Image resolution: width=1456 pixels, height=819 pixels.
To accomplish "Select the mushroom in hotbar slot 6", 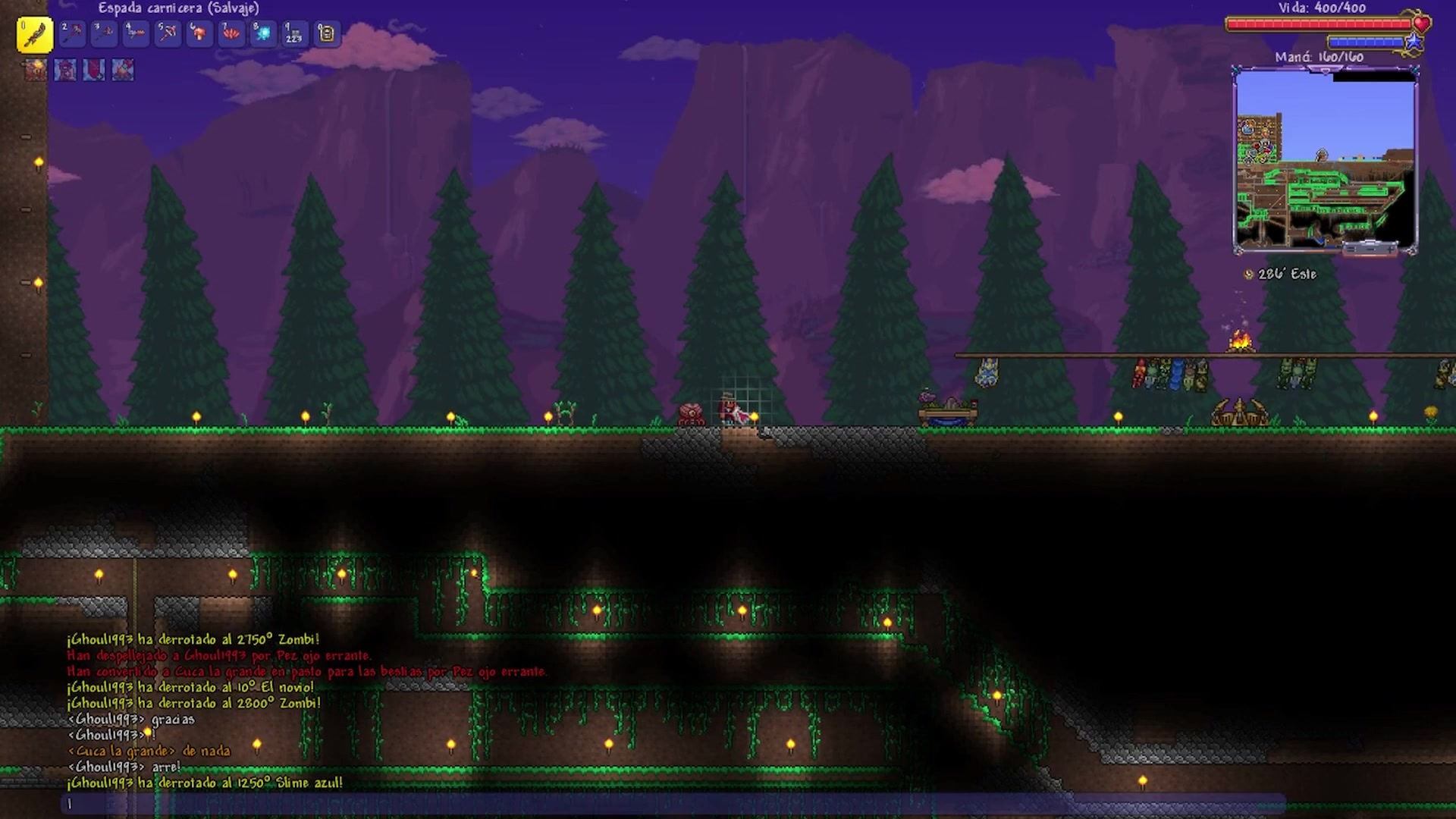I will click(x=199, y=33).
